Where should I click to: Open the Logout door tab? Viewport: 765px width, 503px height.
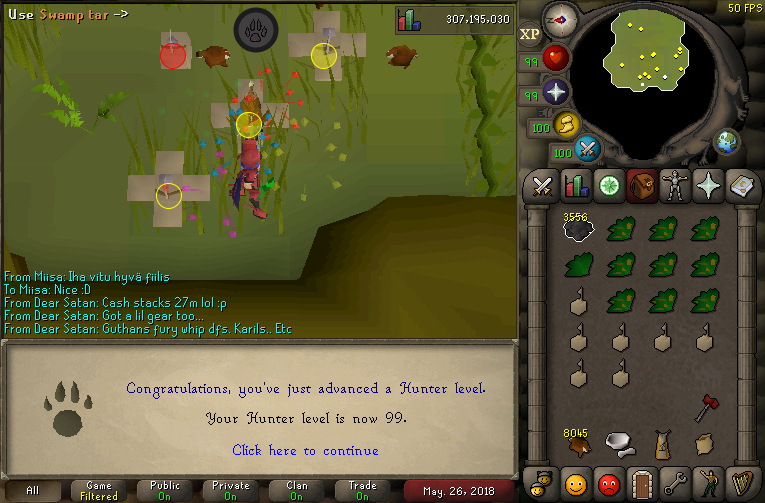[642, 484]
